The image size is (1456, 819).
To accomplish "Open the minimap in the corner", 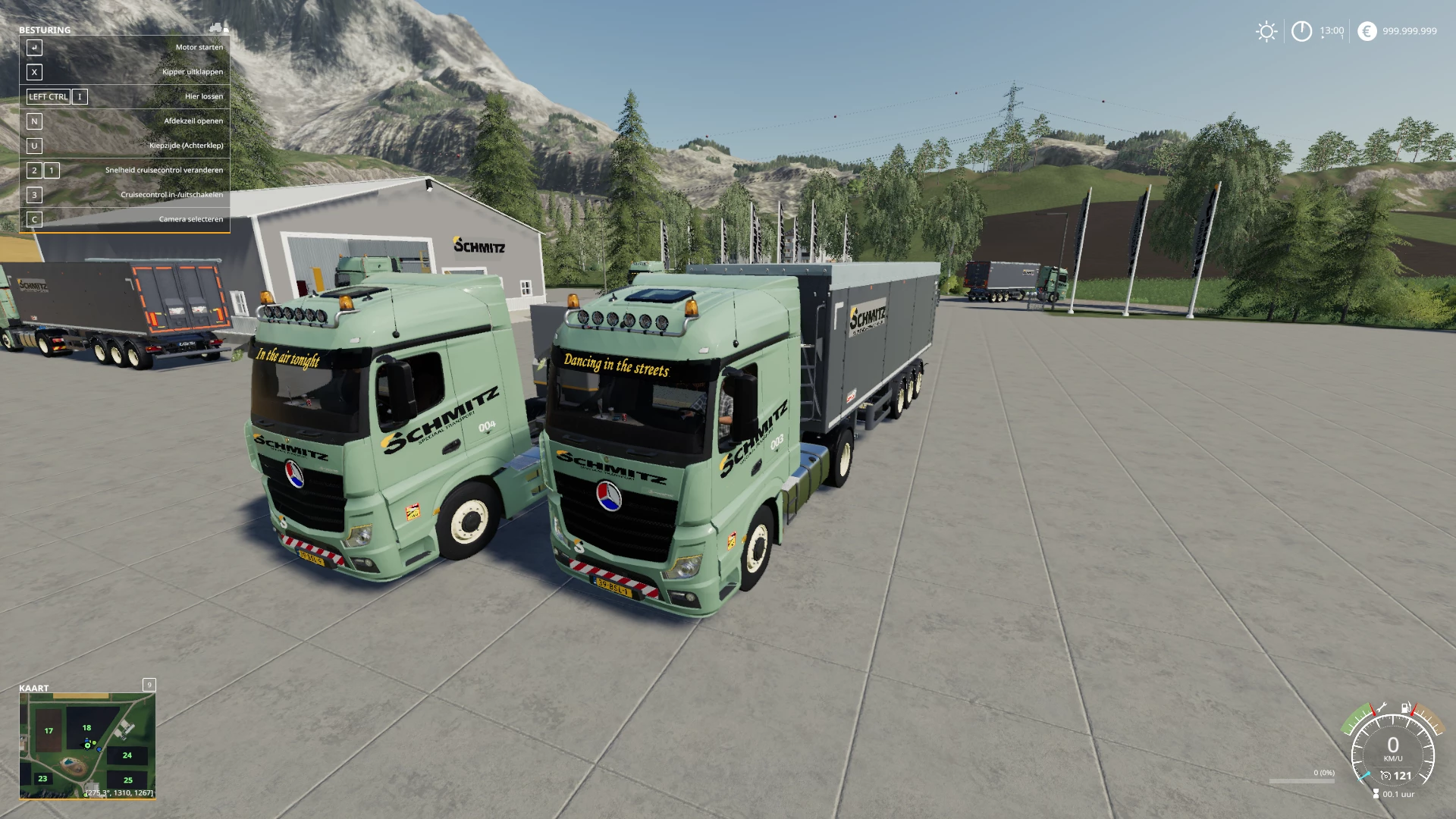I will coord(87,745).
